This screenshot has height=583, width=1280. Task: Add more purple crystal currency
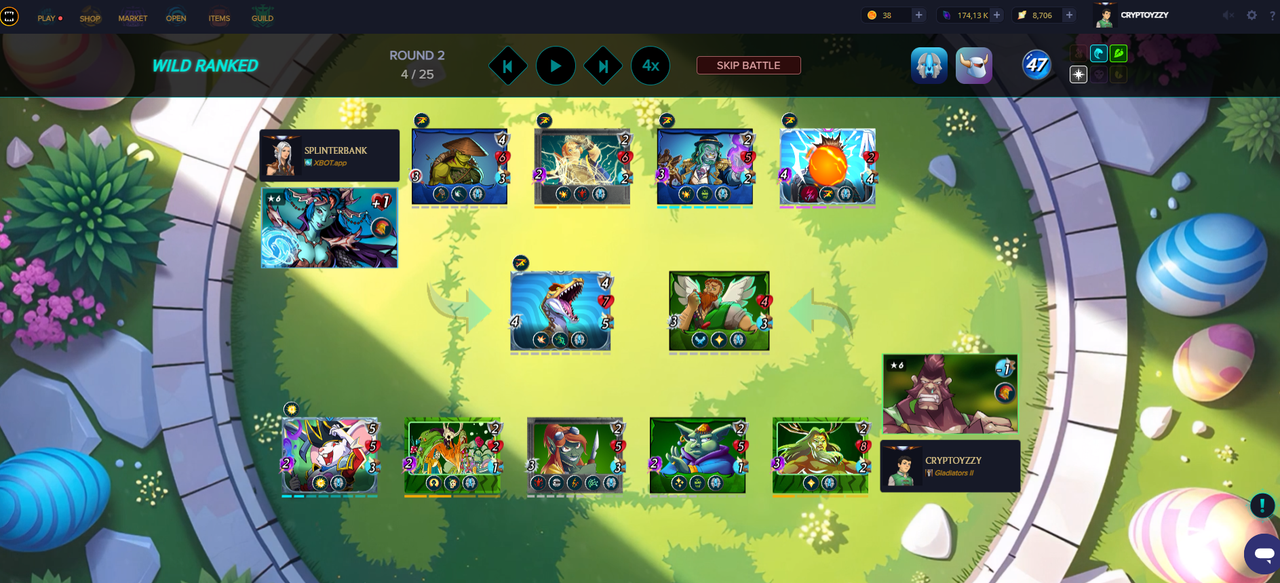pos(997,15)
